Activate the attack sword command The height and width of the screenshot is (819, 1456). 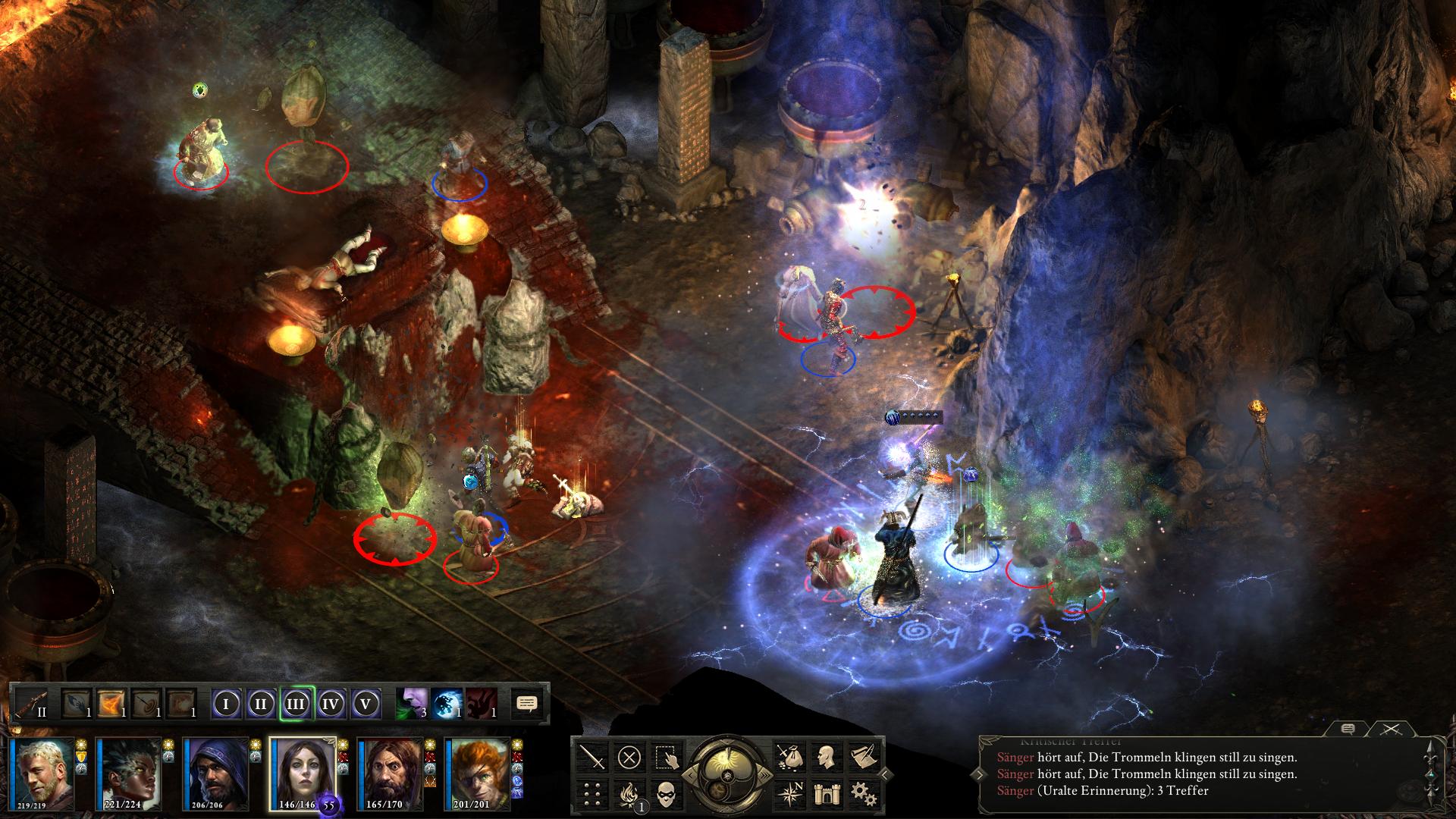point(593,756)
